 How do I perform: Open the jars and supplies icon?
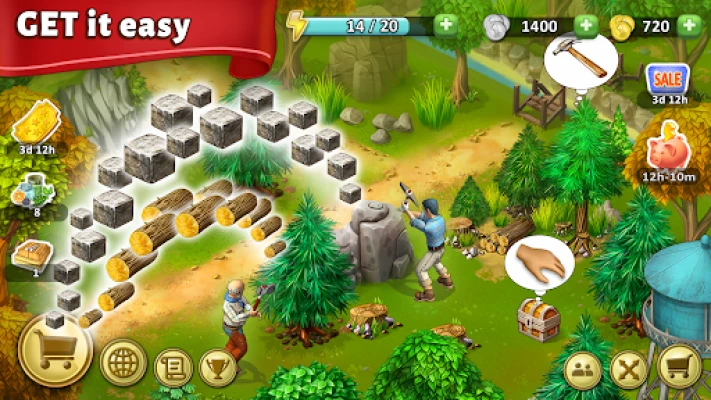point(36,190)
